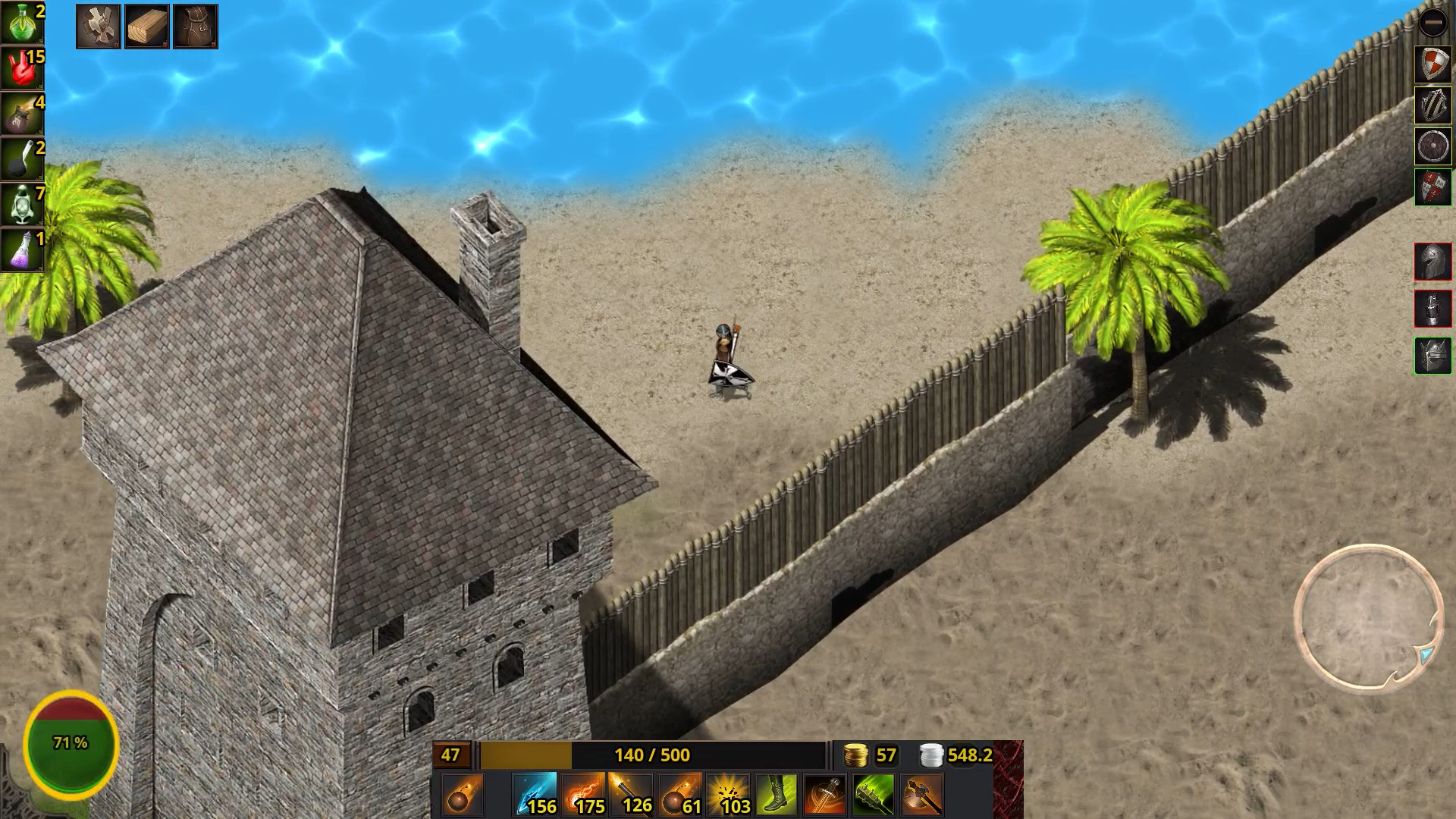Viewport: 1456px width, 819px height.
Task: Select the red flask with 15 charges
Action: pos(22,67)
